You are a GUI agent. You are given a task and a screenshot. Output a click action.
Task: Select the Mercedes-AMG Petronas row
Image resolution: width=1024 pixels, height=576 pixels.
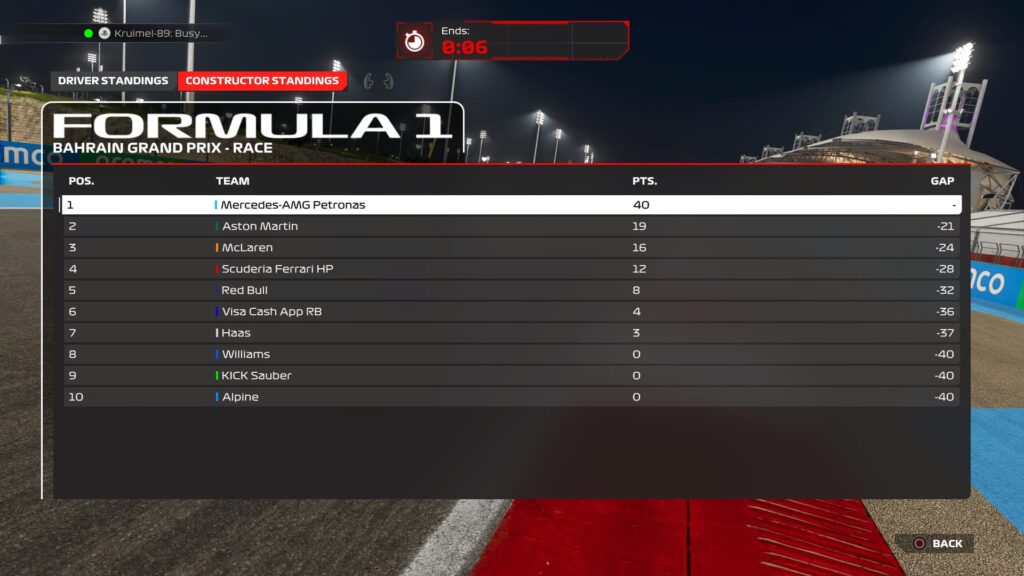[511, 205]
